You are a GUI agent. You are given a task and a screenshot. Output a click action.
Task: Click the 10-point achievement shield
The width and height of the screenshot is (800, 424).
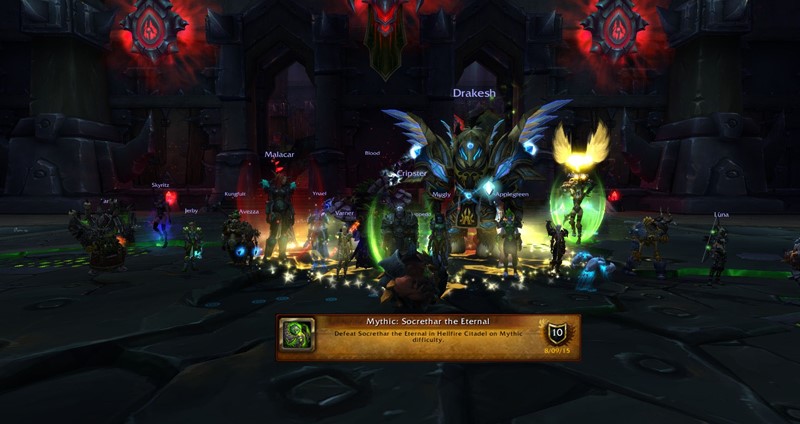555,333
